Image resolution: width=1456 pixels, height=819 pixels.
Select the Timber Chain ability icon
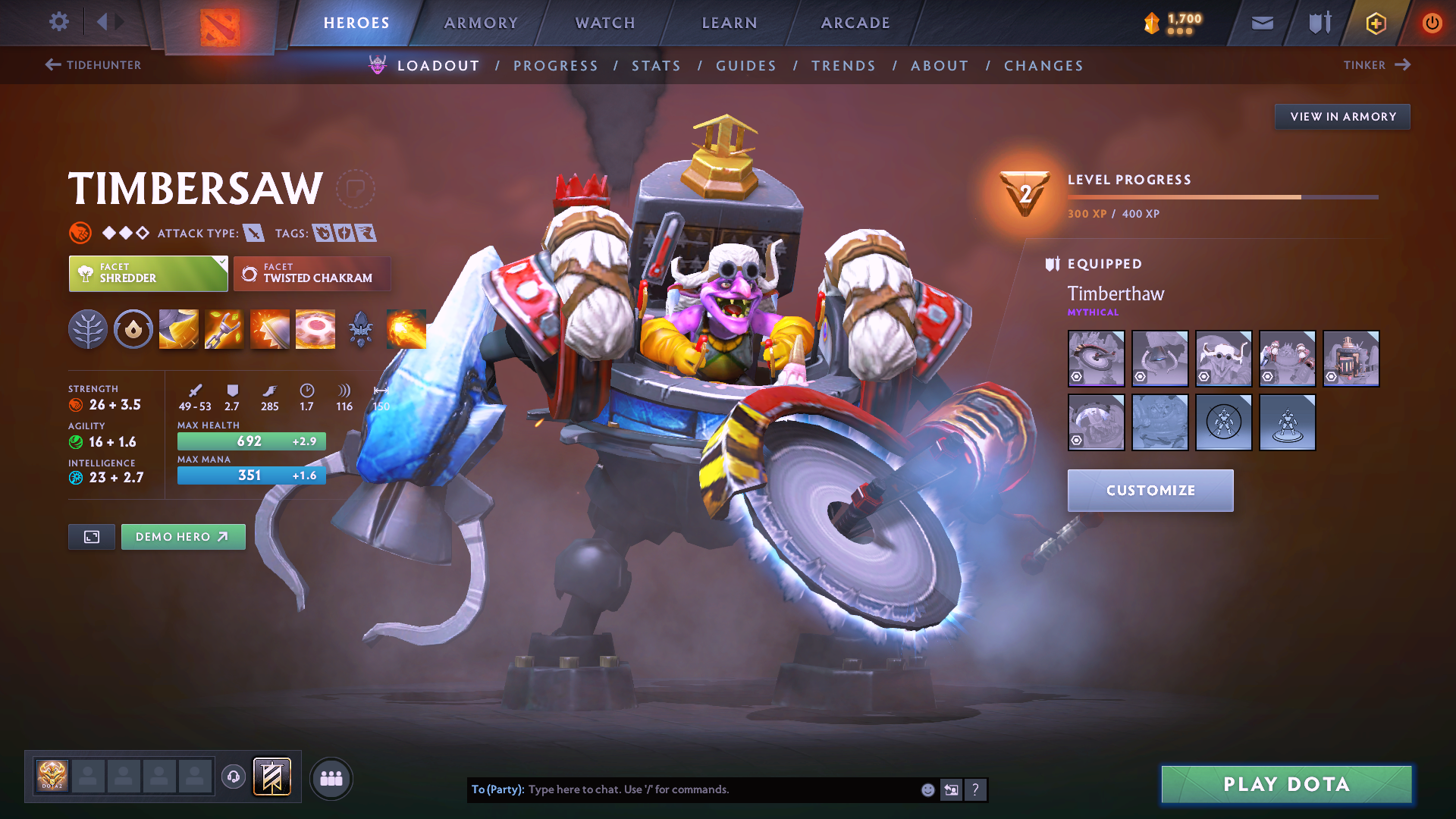(224, 328)
